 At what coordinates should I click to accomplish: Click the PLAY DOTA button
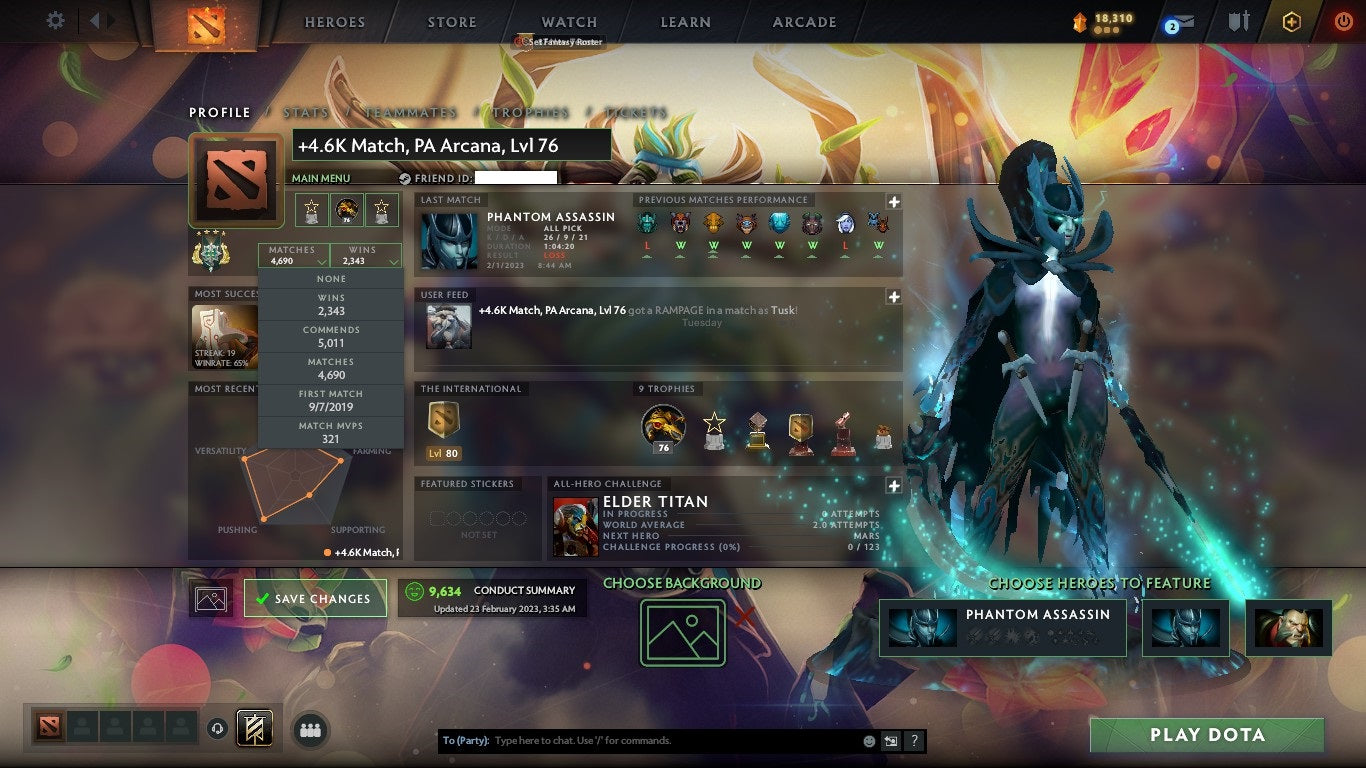click(1205, 733)
